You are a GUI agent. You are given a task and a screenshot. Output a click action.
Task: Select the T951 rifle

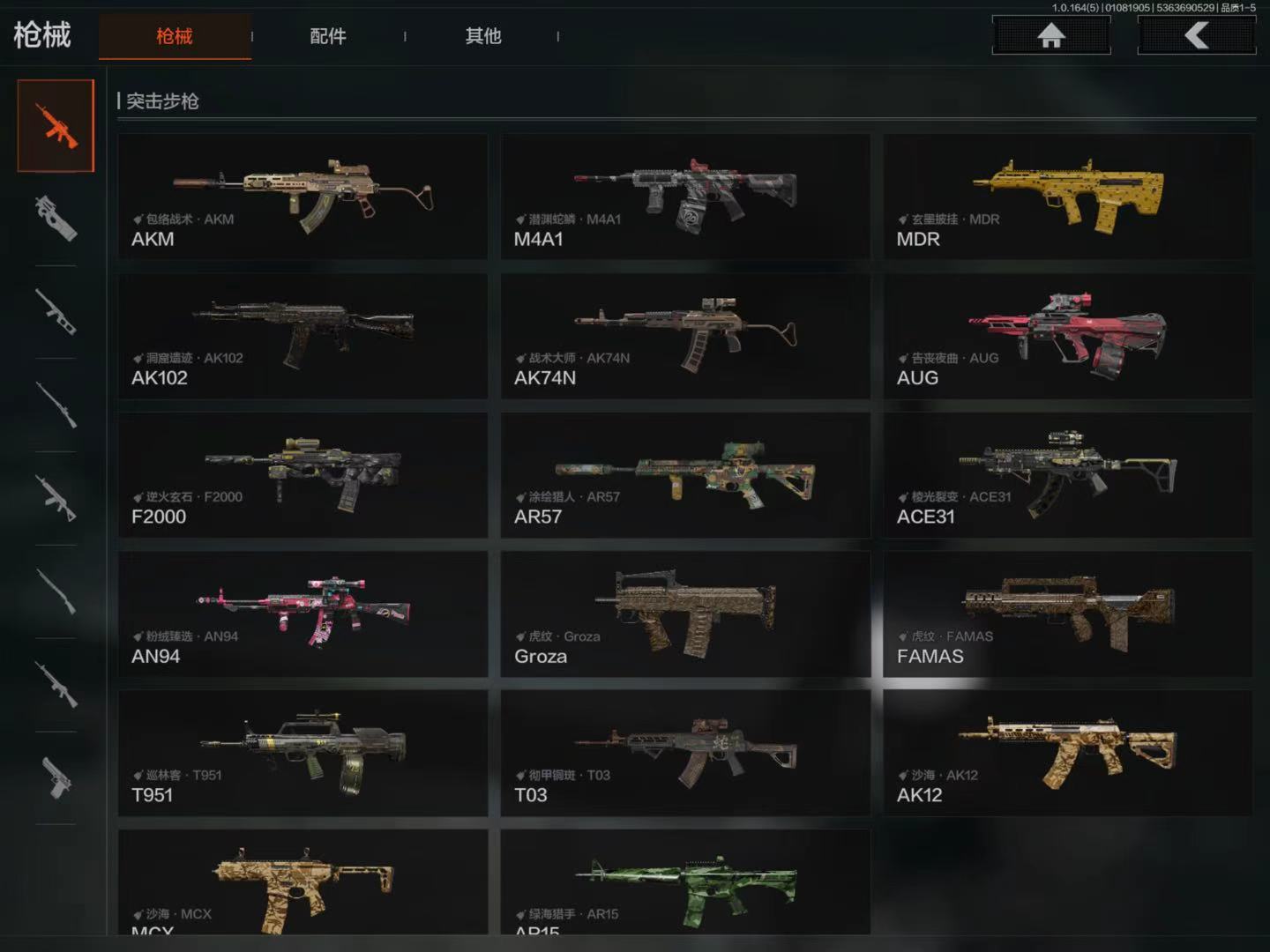click(x=303, y=753)
